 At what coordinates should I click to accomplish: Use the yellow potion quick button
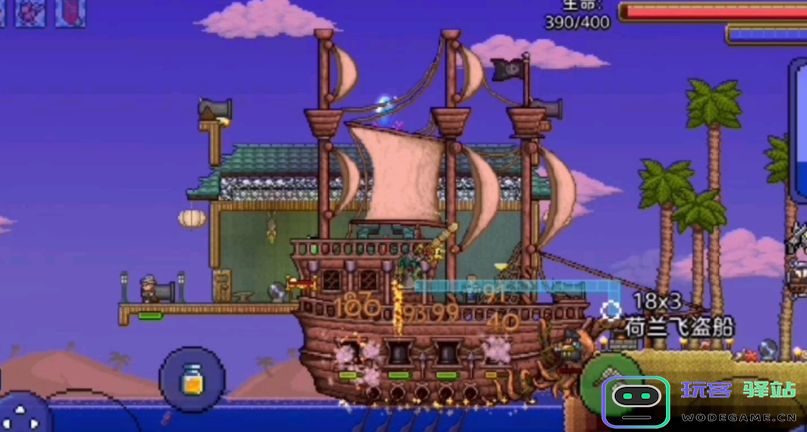[191, 380]
